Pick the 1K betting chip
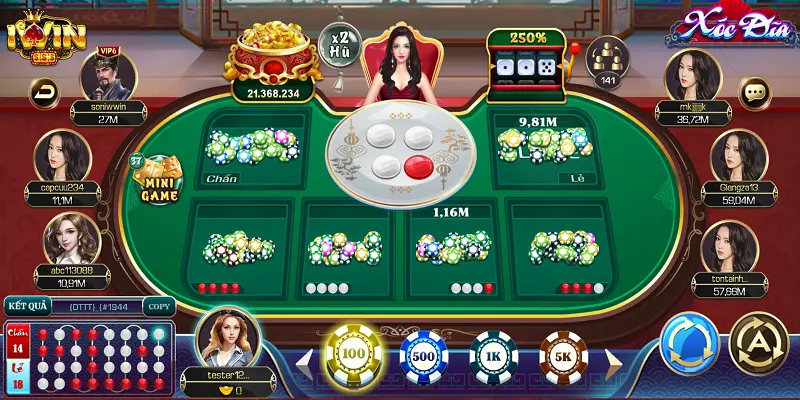The height and width of the screenshot is (400, 800). pyautogui.click(x=493, y=357)
